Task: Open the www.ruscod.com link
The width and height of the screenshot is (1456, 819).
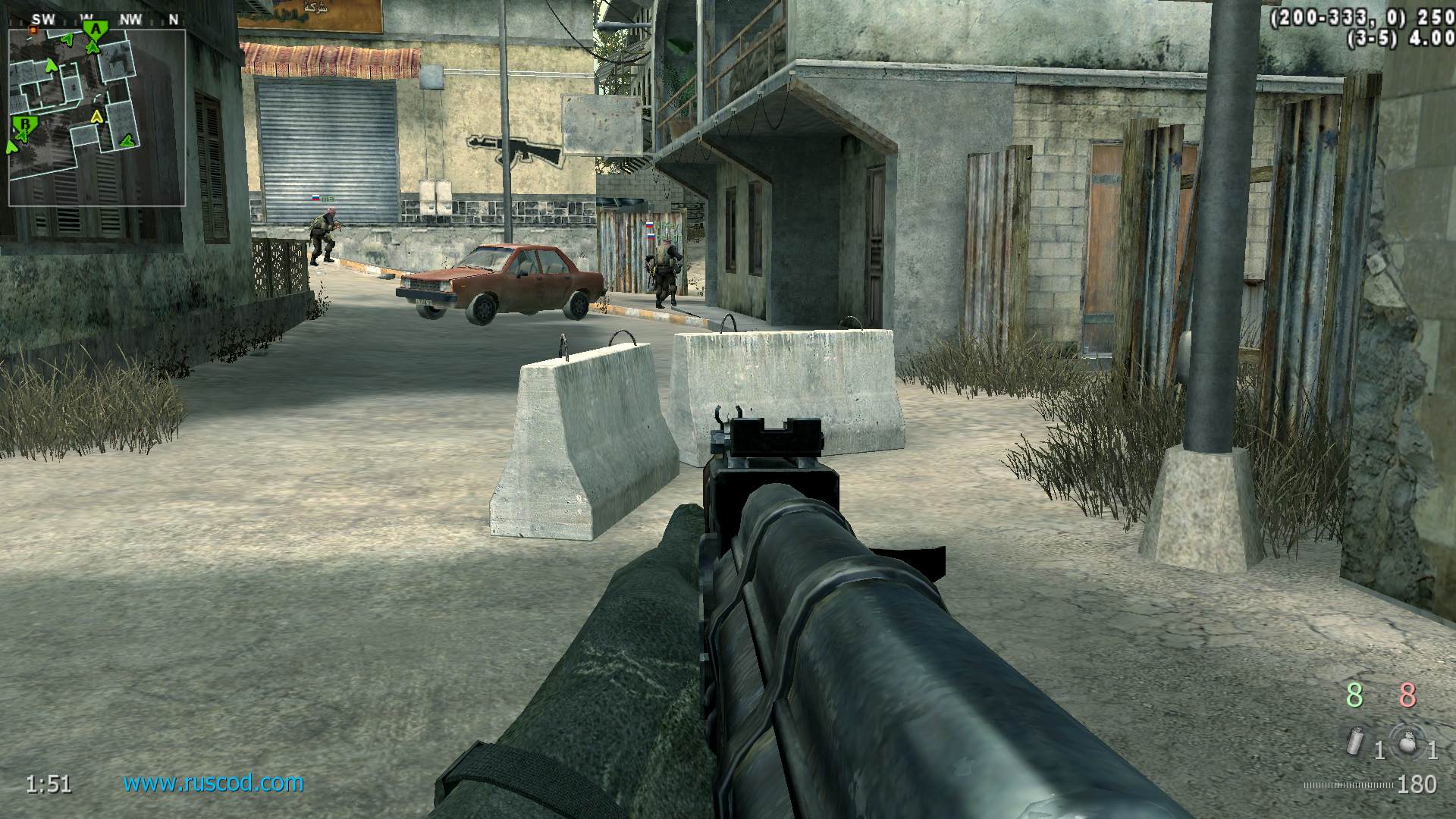Action: (213, 783)
